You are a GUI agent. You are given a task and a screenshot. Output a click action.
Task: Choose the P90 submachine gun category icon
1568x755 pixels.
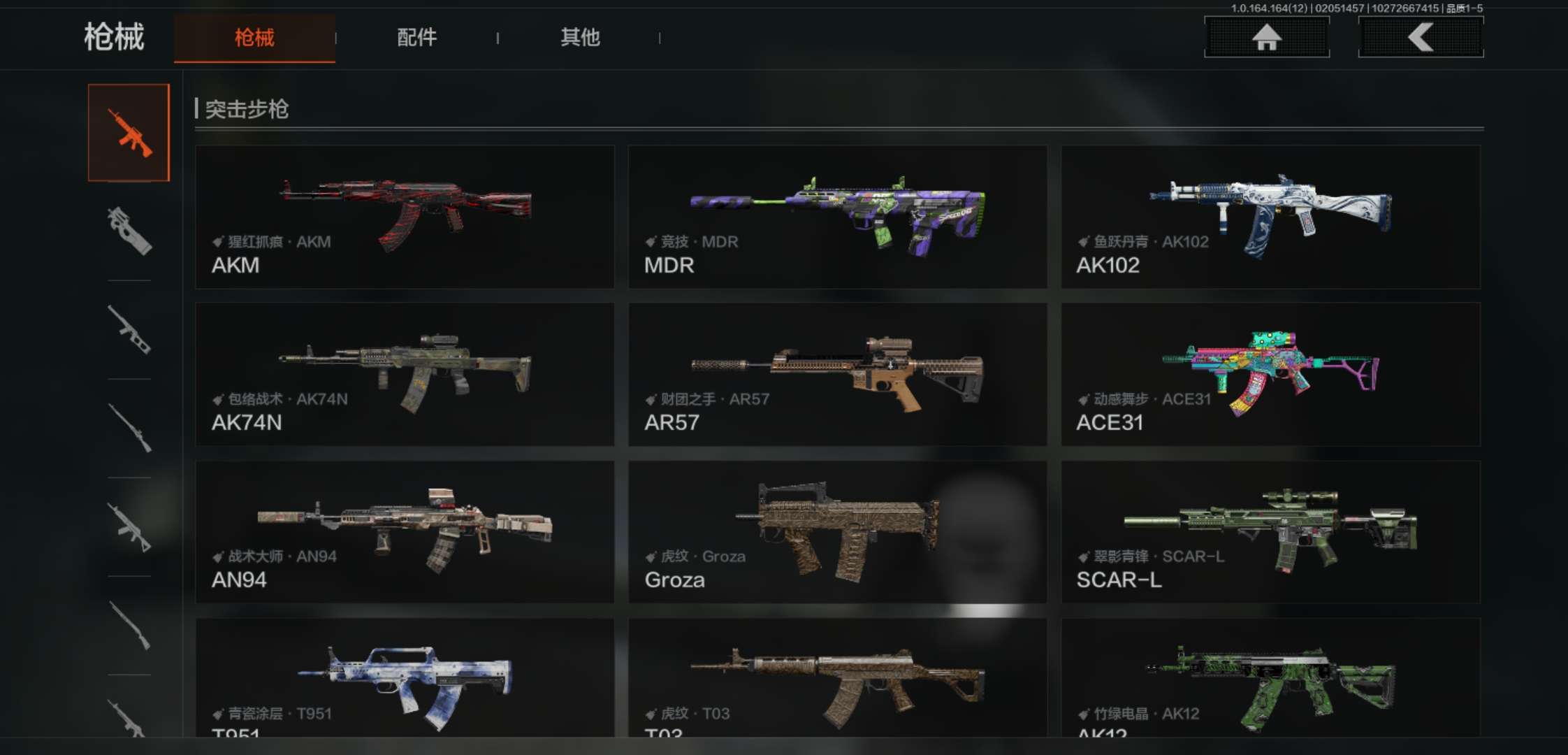click(129, 231)
